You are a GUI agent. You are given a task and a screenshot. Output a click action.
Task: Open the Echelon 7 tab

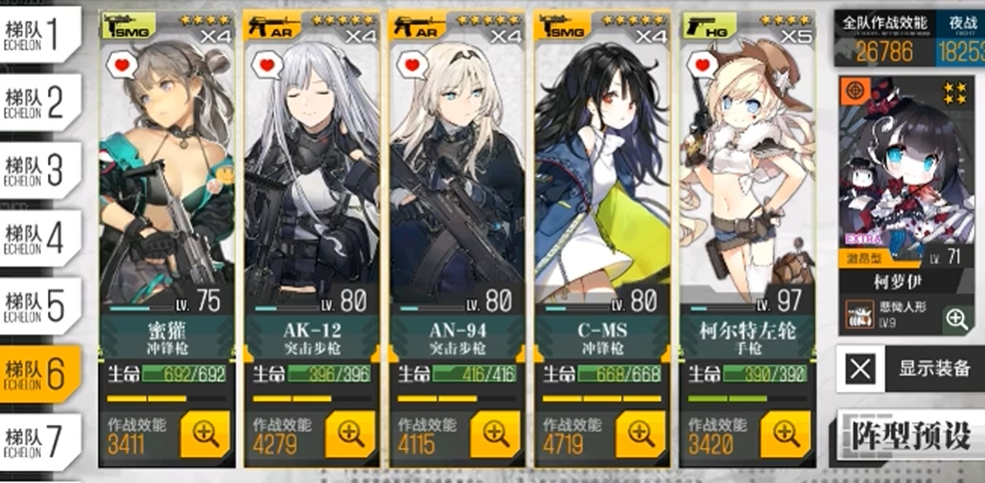(40, 439)
